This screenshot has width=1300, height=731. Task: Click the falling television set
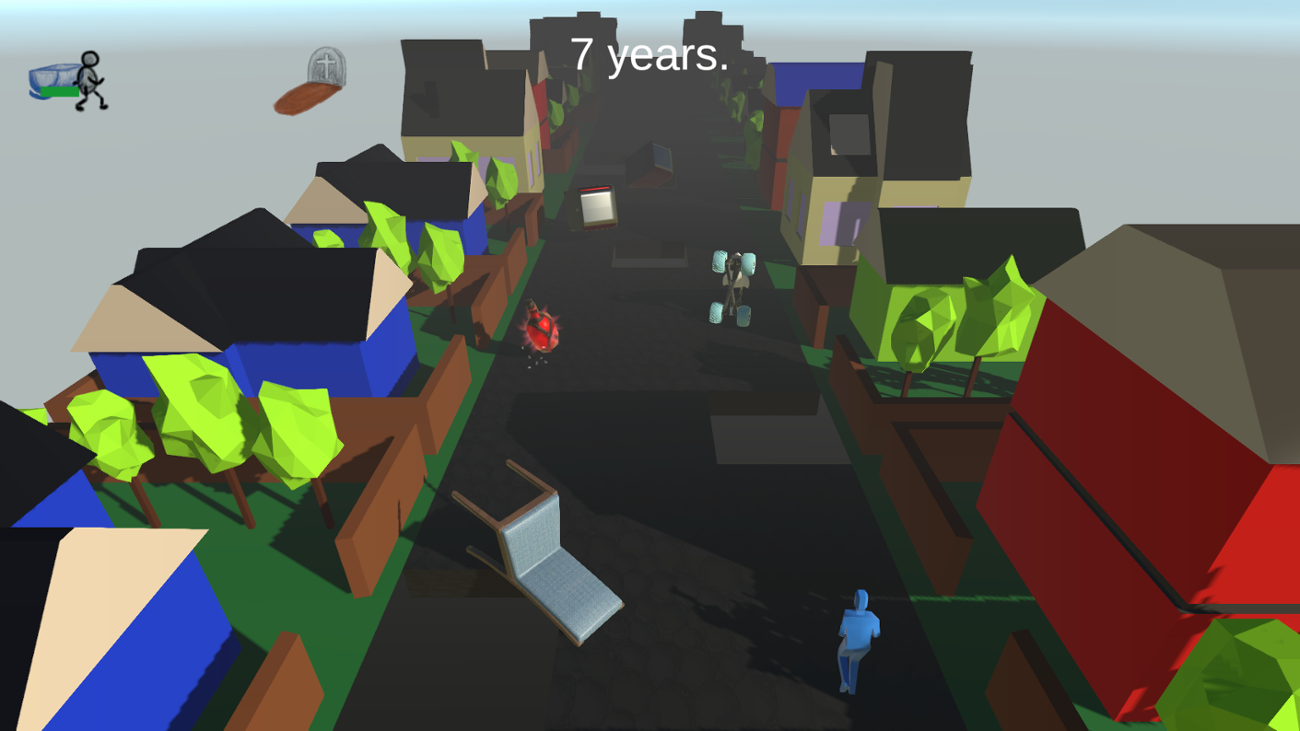pos(596,208)
